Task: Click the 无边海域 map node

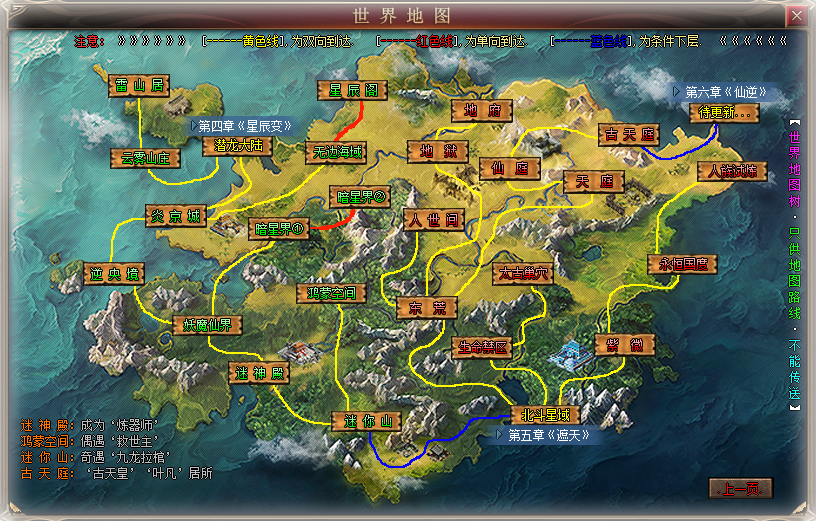Action: click(x=335, y=153)
